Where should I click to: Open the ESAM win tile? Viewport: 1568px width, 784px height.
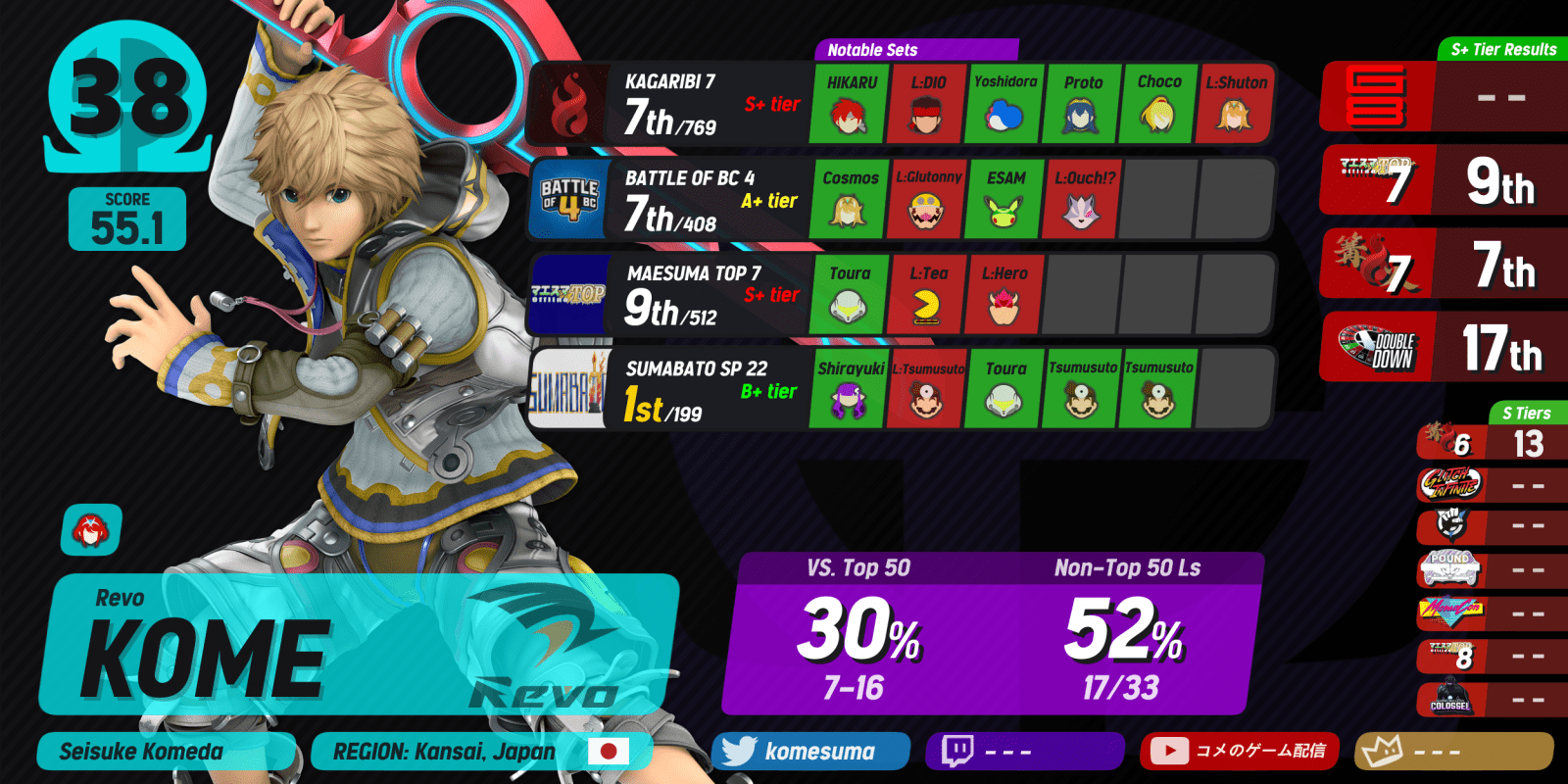point(1004,200)
